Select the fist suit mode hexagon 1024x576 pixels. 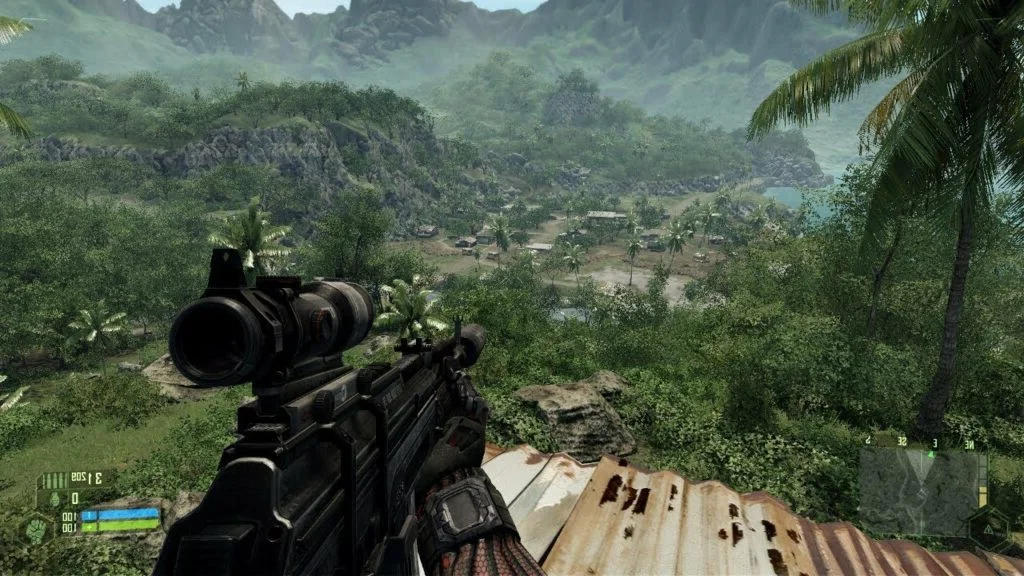click(35, 529)
